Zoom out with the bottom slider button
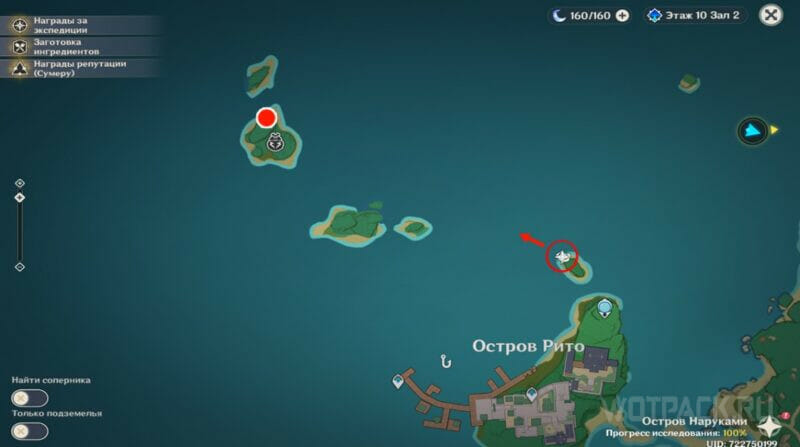This screenshot has height=447, width=800. [20, 267]
